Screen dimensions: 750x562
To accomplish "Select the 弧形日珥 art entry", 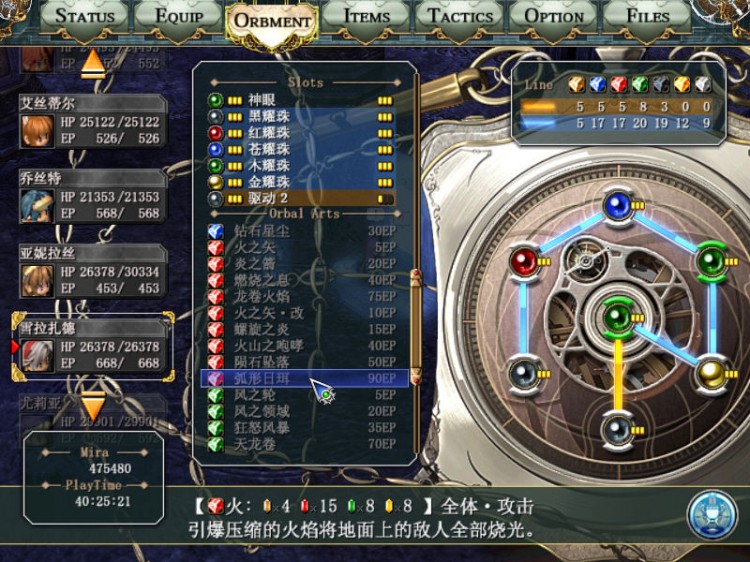I will point(300,379).
